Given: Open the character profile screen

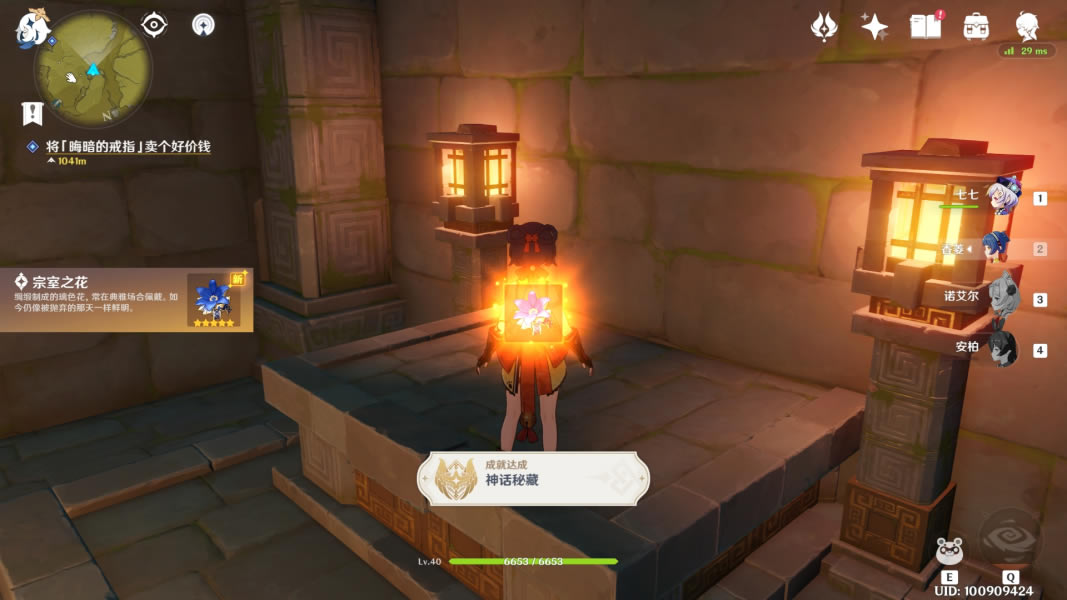Looking at the screenshot, I should [x=1027, y=27].
